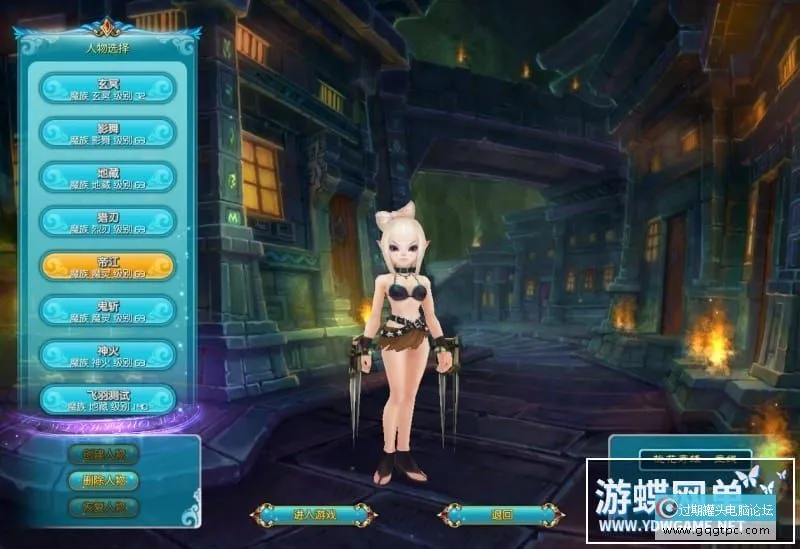
Task: Restore a character via 恢复人物
Action: coord(103,506)
